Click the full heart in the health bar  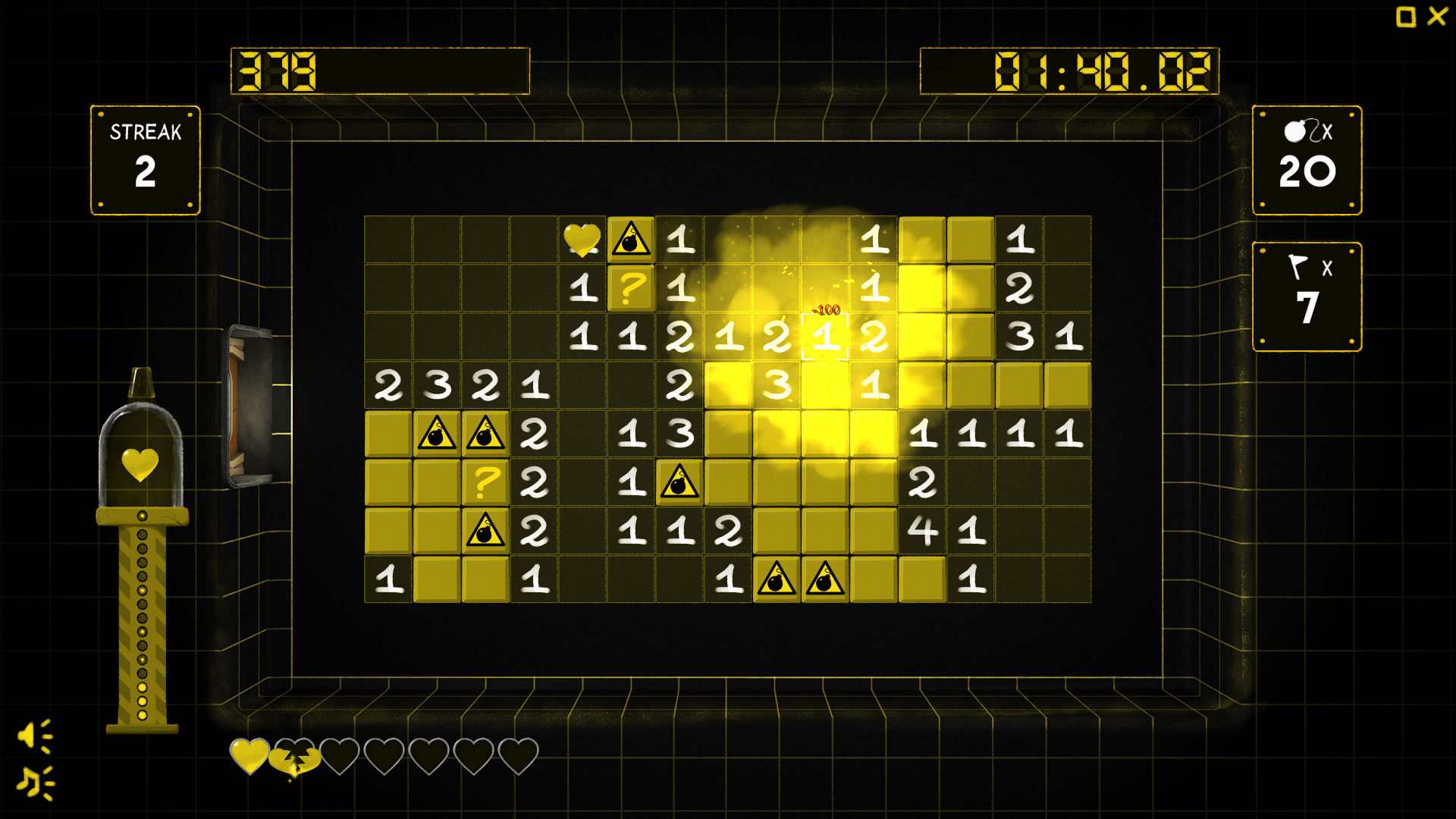(x=249, y=755)
